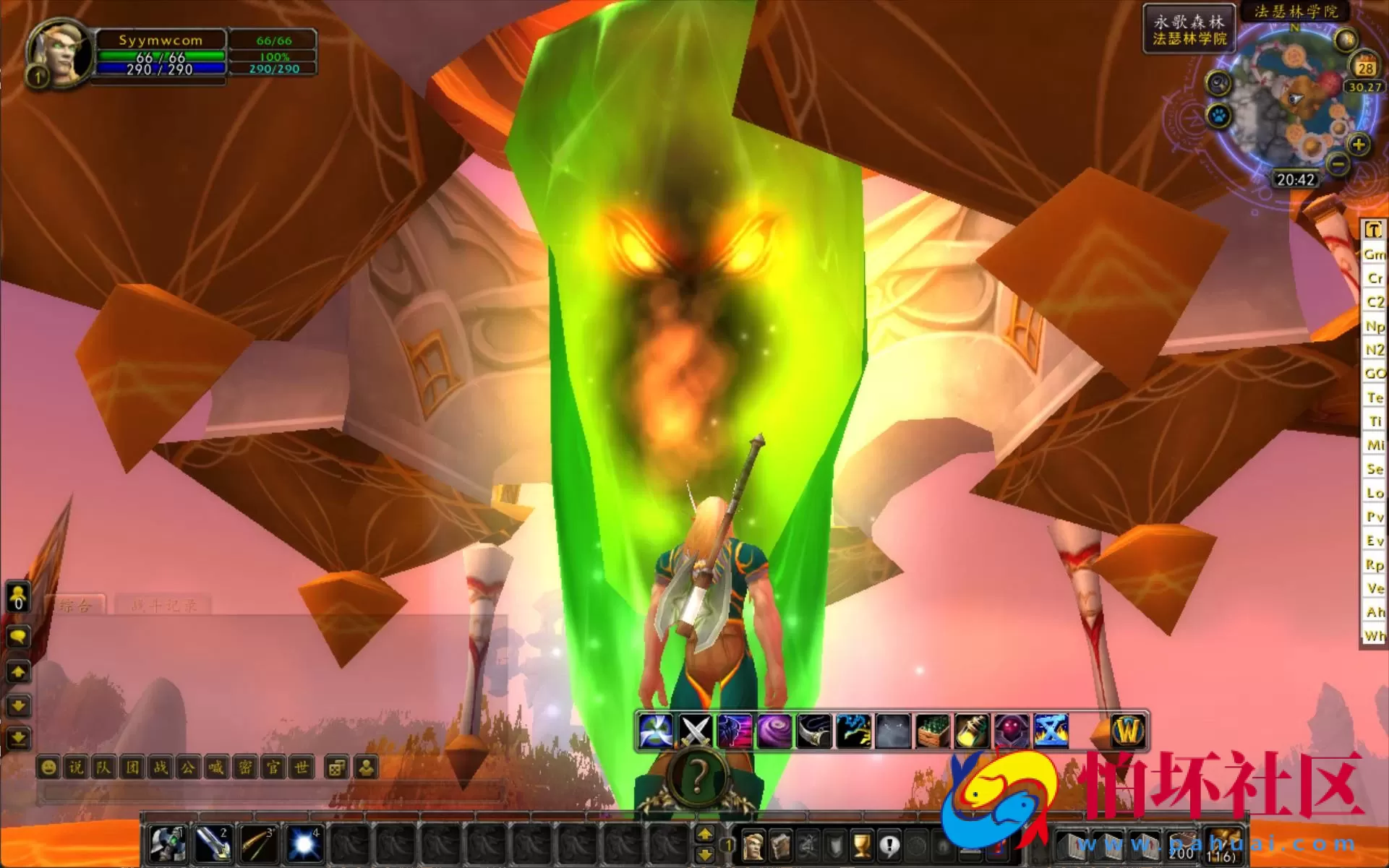Image resolution: width=1389 pixels, height=868 pixels.
Task: Toggle the smiley emote button above chat
Action: (48, 768)
